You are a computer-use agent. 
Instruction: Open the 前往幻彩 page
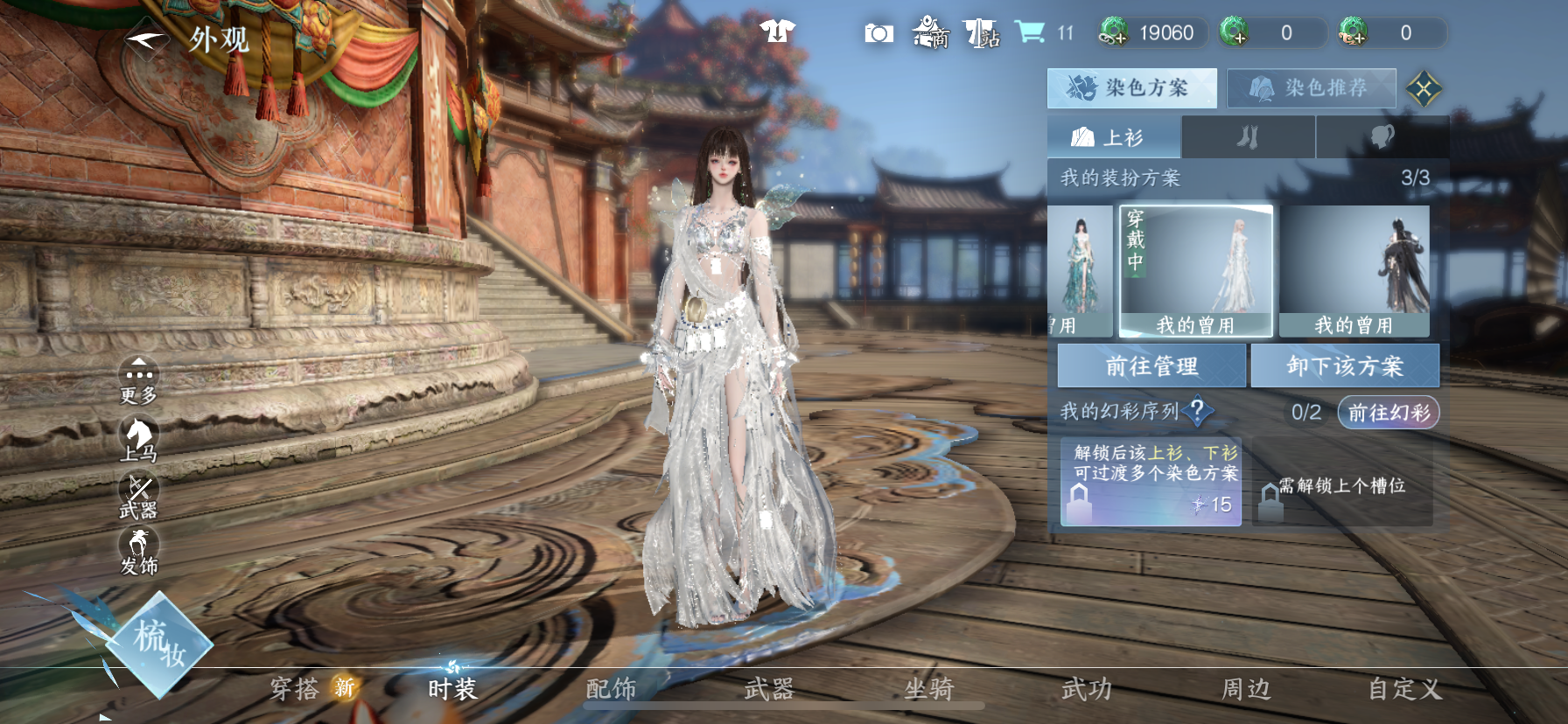click(x=1389, y=412)
